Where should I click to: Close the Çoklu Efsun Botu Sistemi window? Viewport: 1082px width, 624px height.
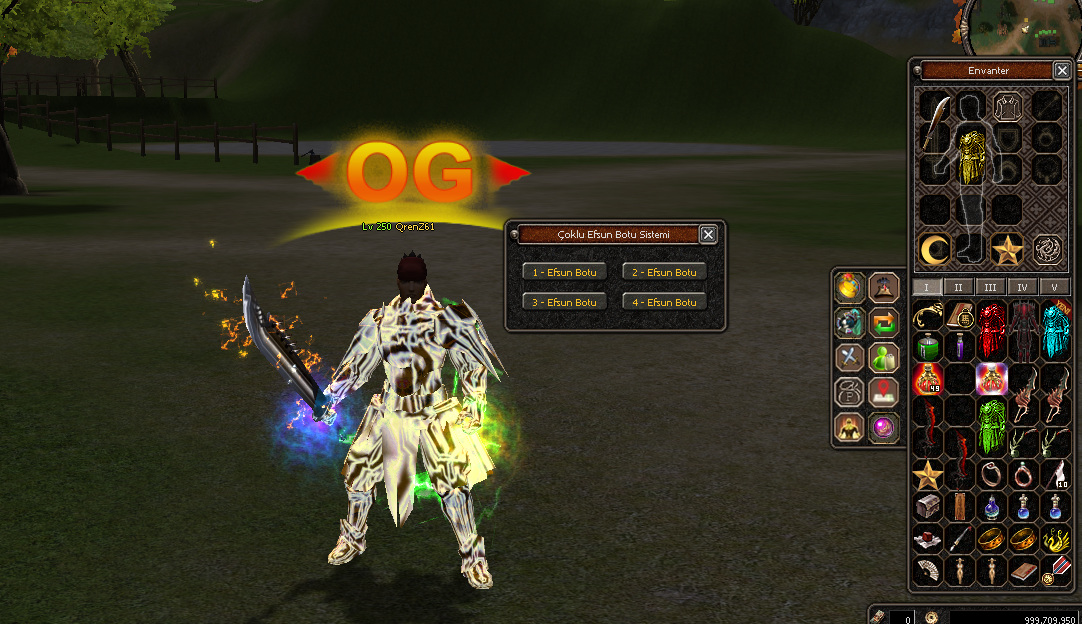click(708, 234)
